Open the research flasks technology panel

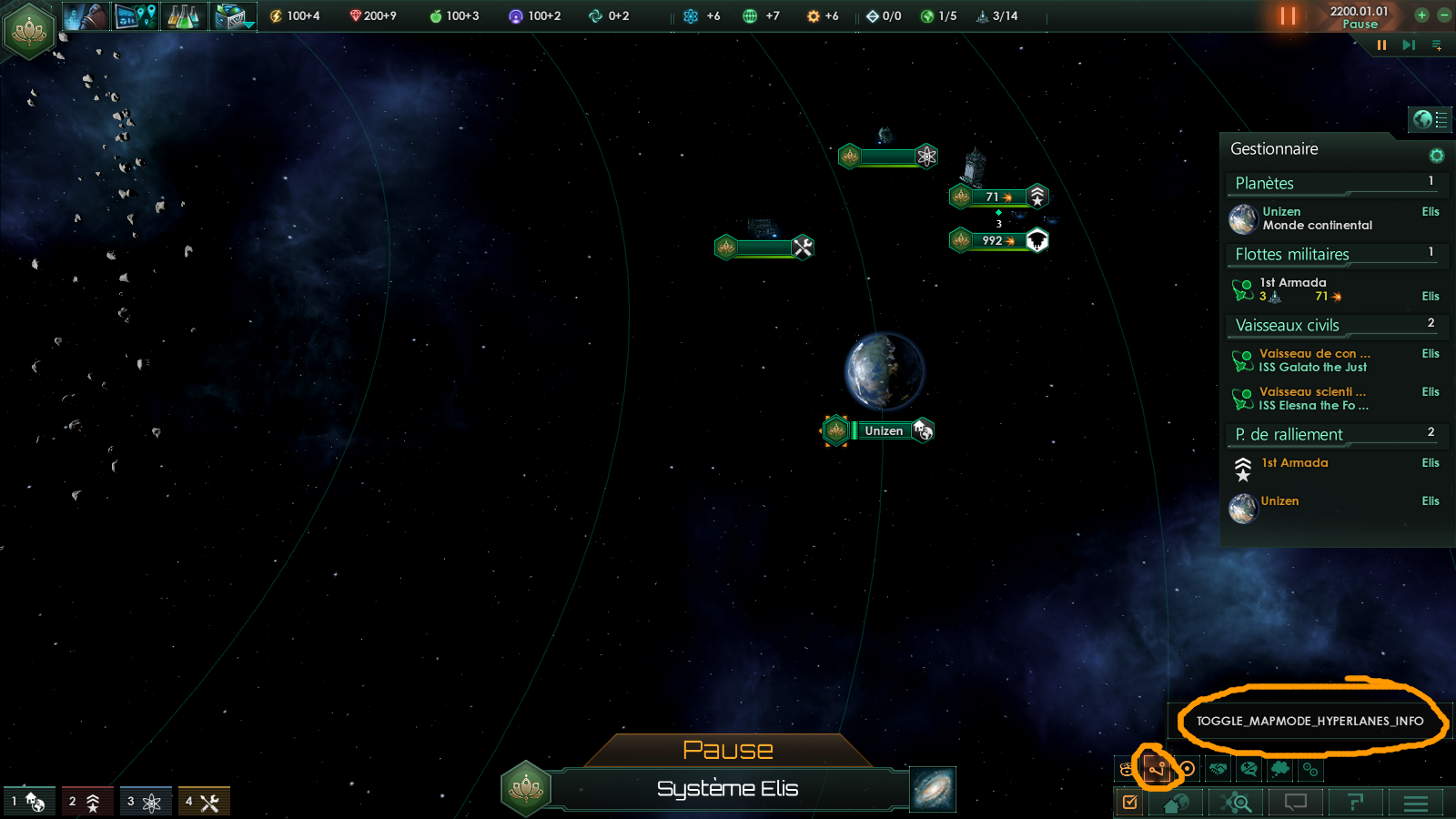tap(183, 16)
